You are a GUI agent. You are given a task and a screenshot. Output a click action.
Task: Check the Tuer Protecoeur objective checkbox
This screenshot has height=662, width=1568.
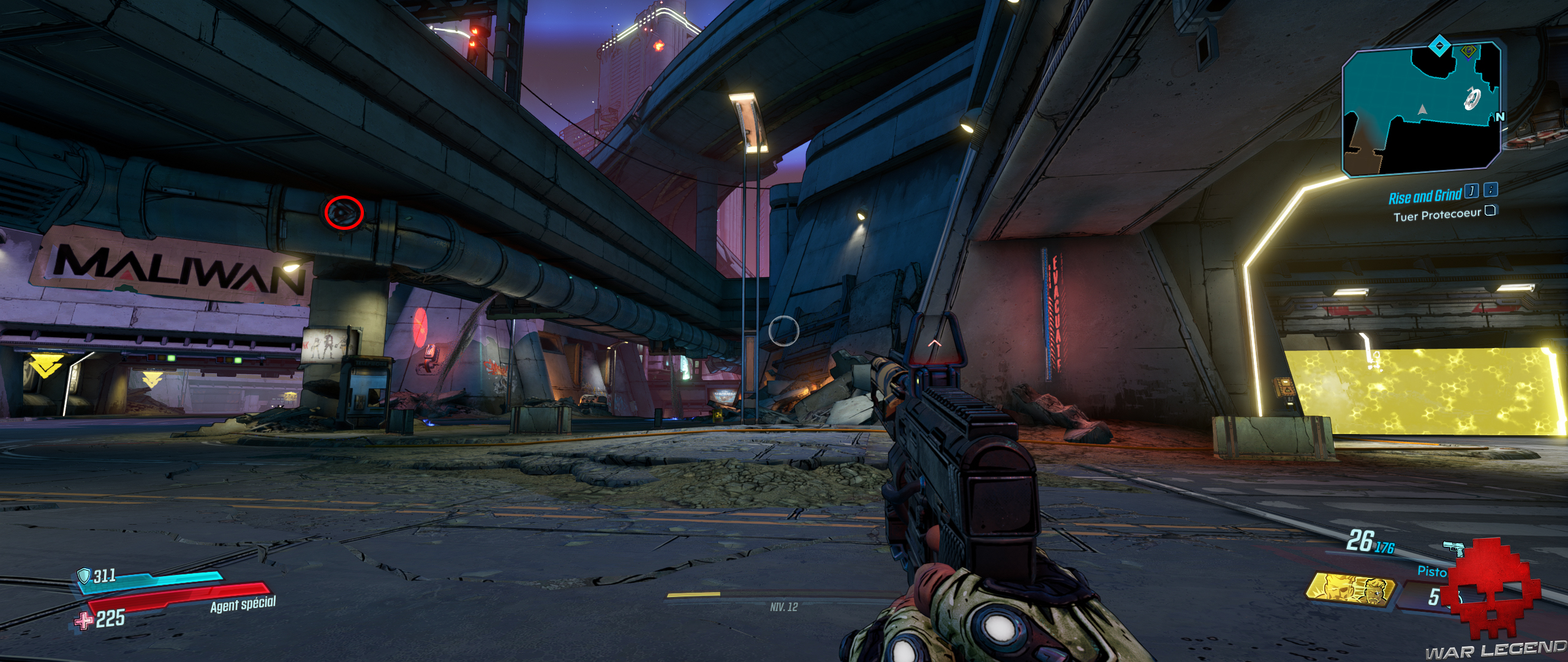coord(1492,213)
